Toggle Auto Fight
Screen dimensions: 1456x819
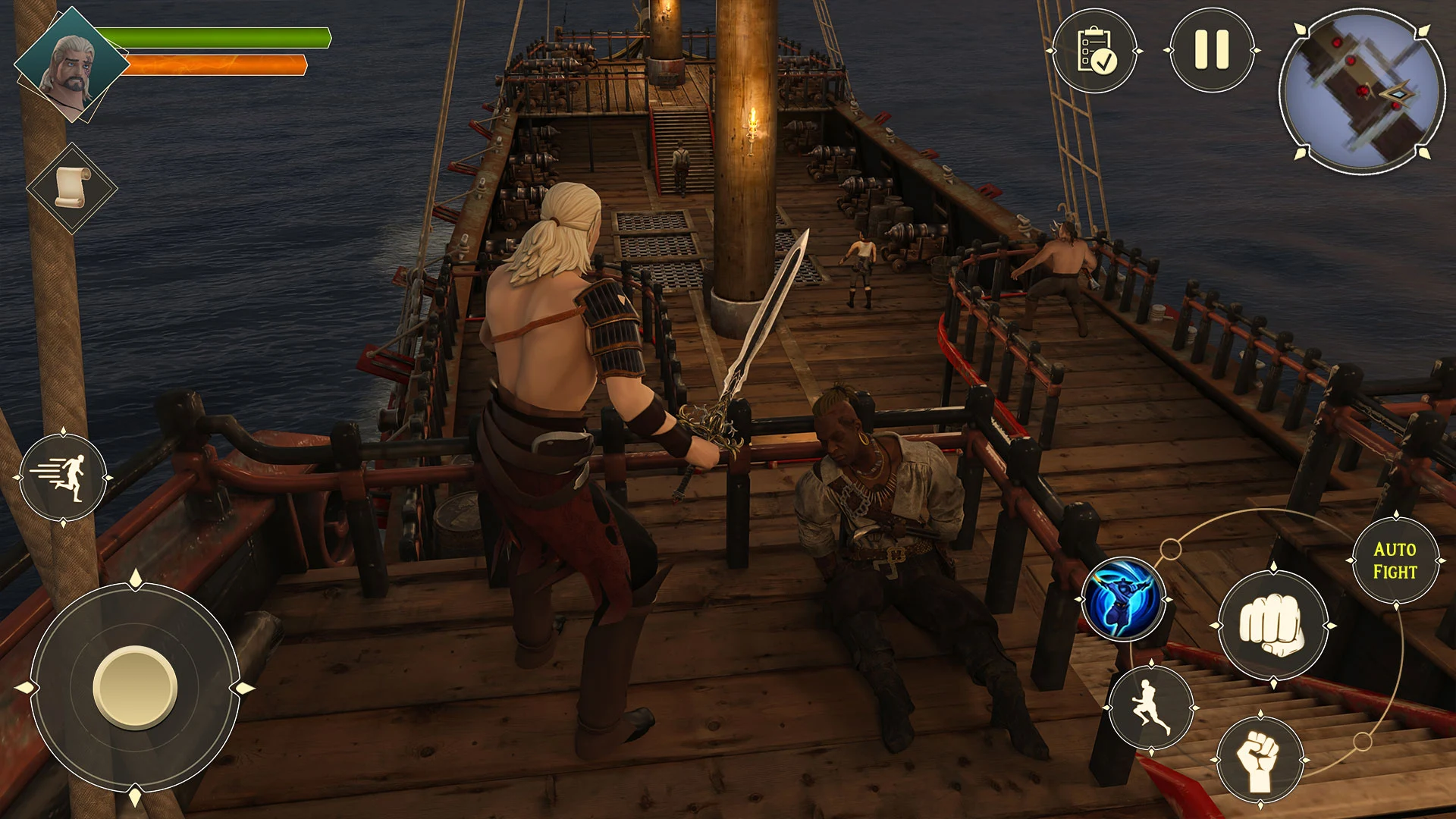click(x=1395, y=560)
